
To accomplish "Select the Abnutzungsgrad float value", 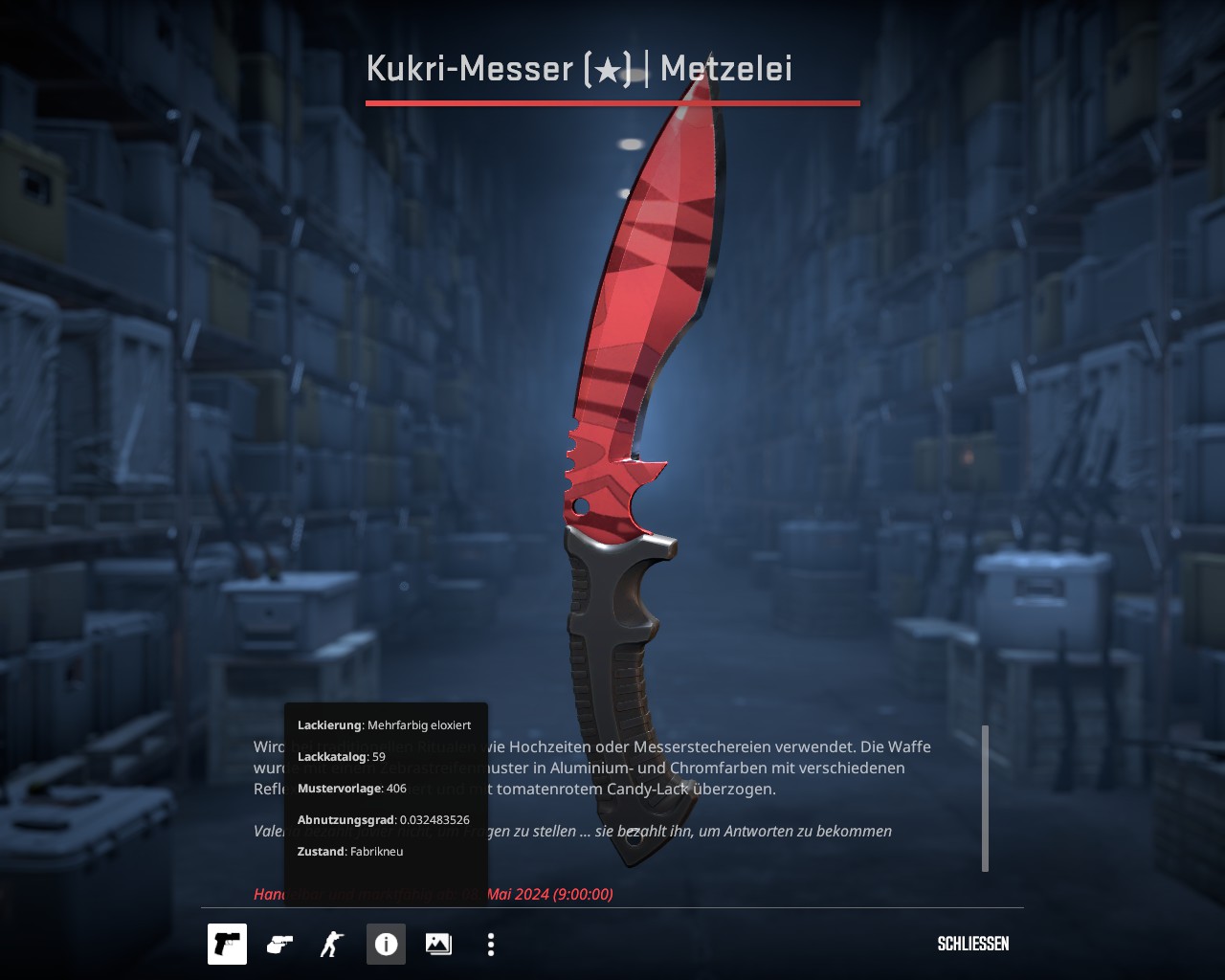I will click(383, 819).
